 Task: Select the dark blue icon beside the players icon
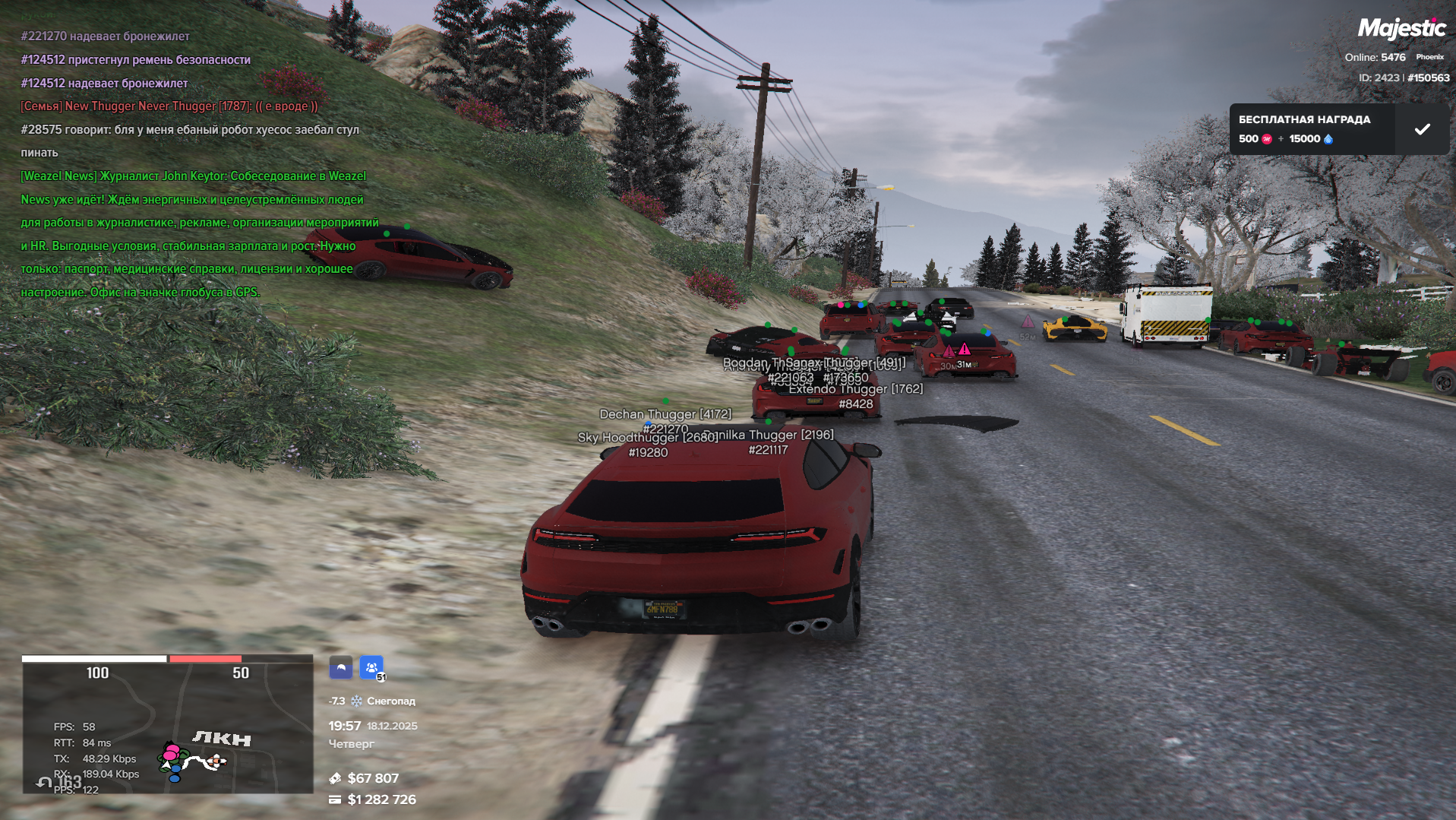coord(341,668)
